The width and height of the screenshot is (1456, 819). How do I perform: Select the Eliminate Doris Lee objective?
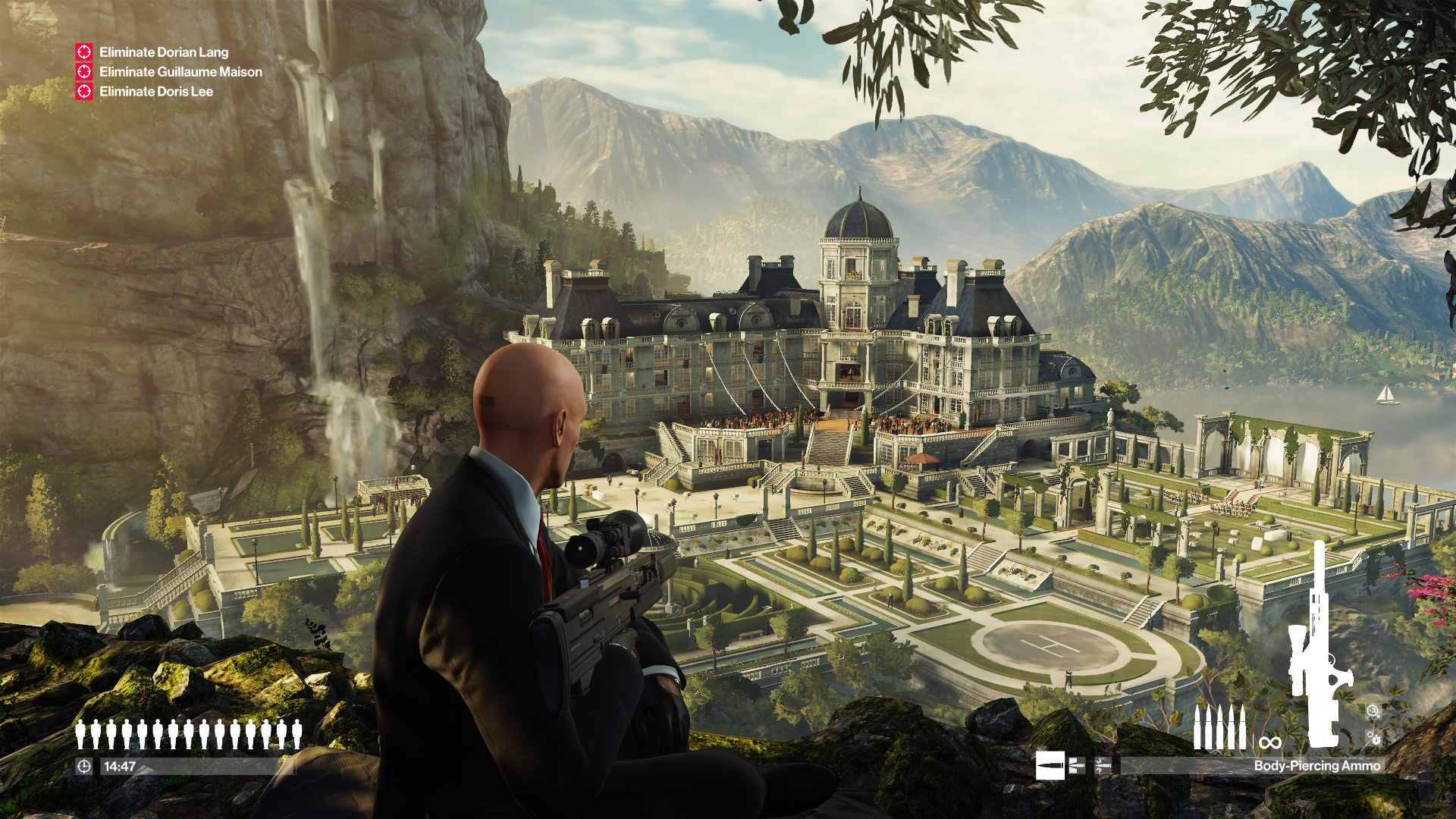click(156, 92)
